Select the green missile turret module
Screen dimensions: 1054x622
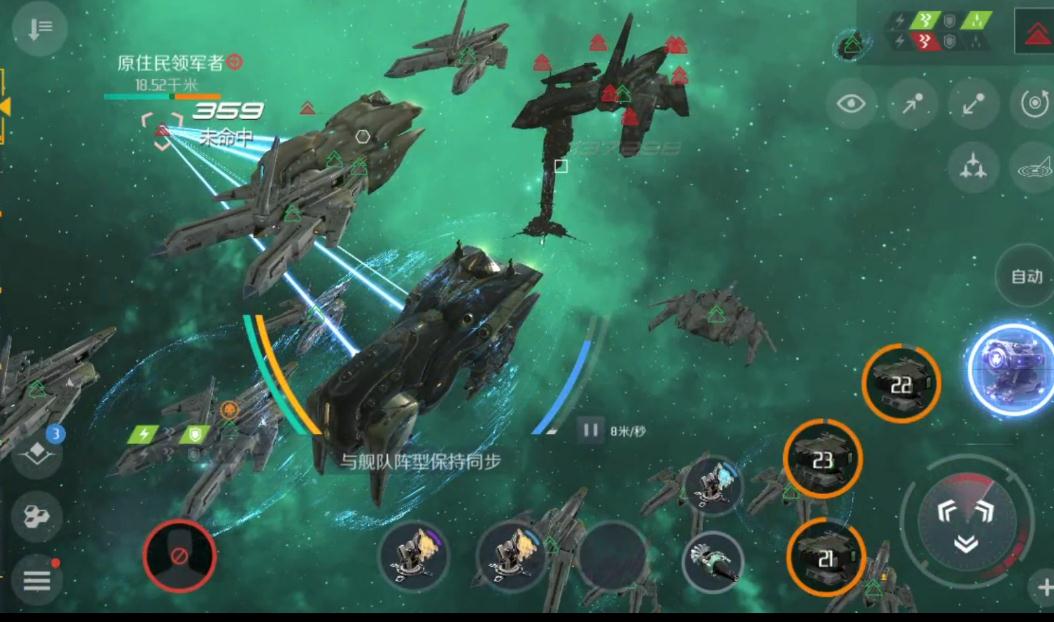[713, 561]
